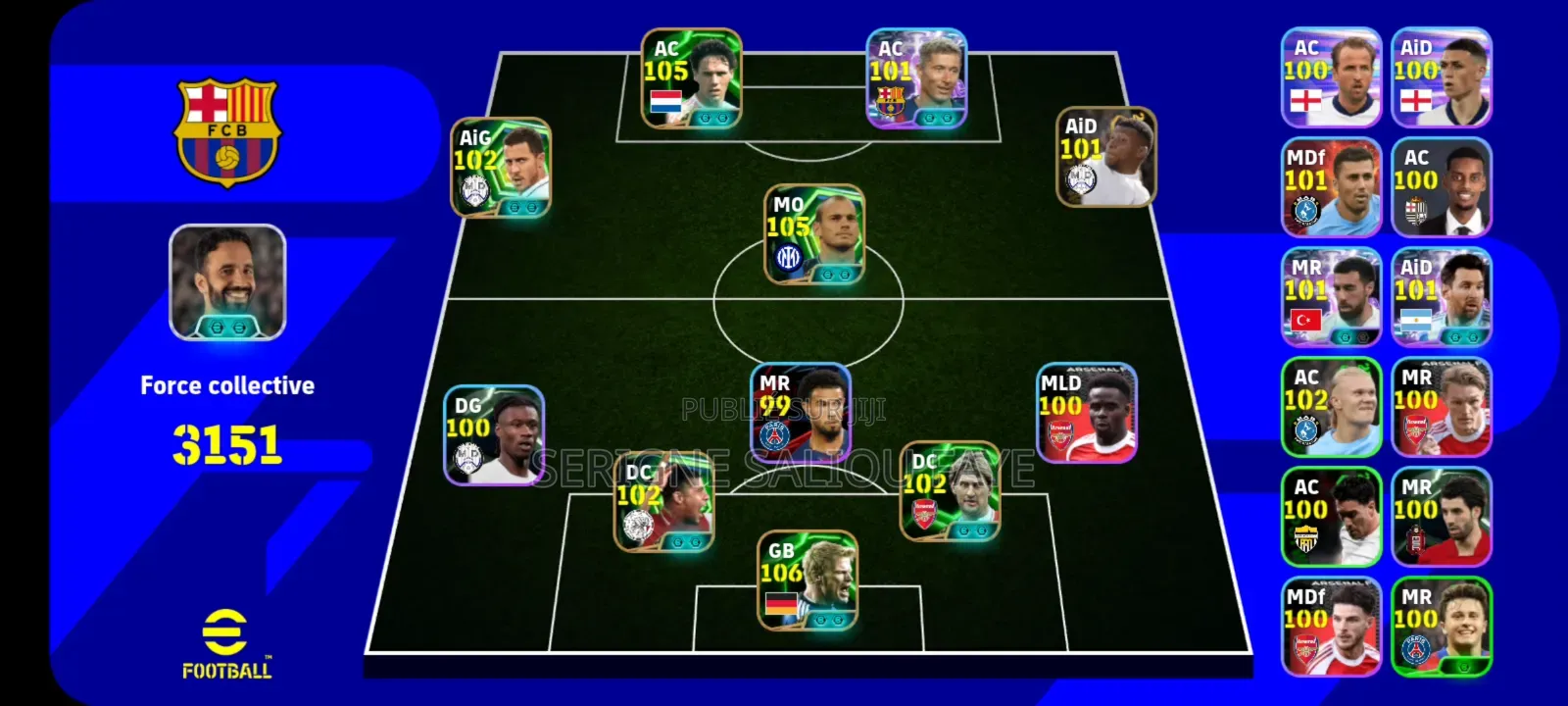Select the substitute MDf 100 Arsenal card
The height and width of the screenshot is (706, 1568).
1332,627
